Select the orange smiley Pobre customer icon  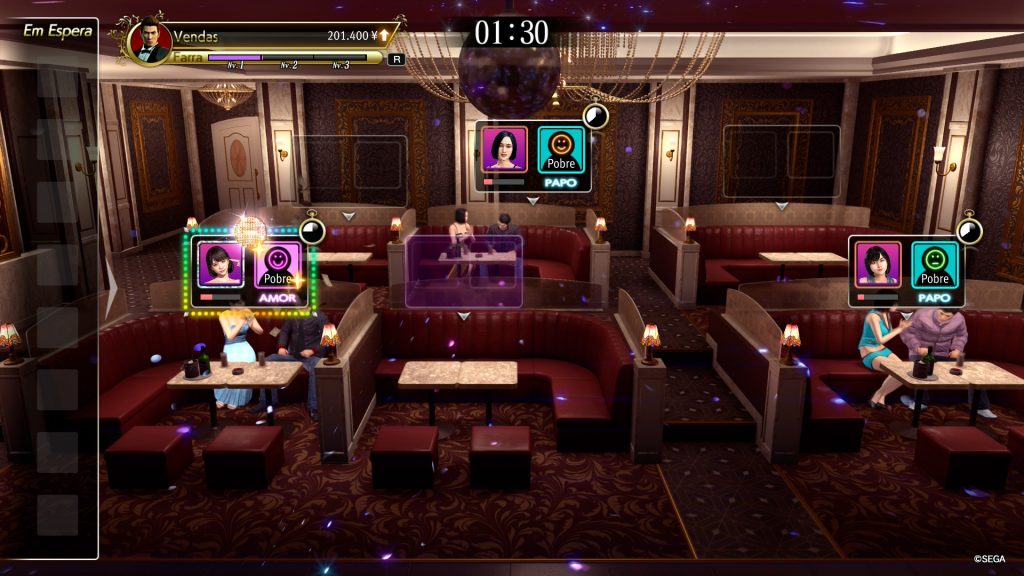[x=562, y=150]
